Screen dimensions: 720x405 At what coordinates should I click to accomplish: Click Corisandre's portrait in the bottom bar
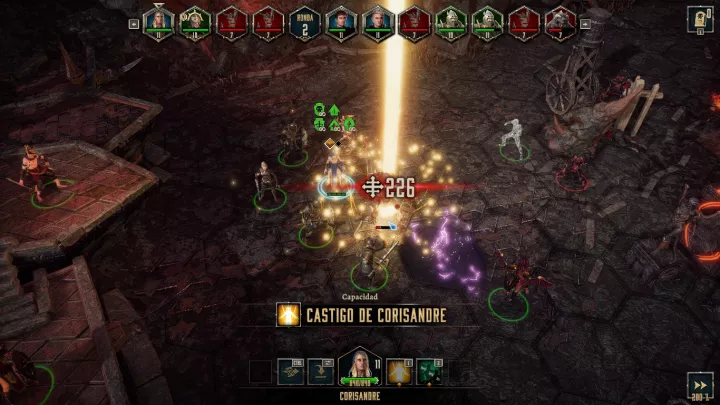click(x=358, y=367)
